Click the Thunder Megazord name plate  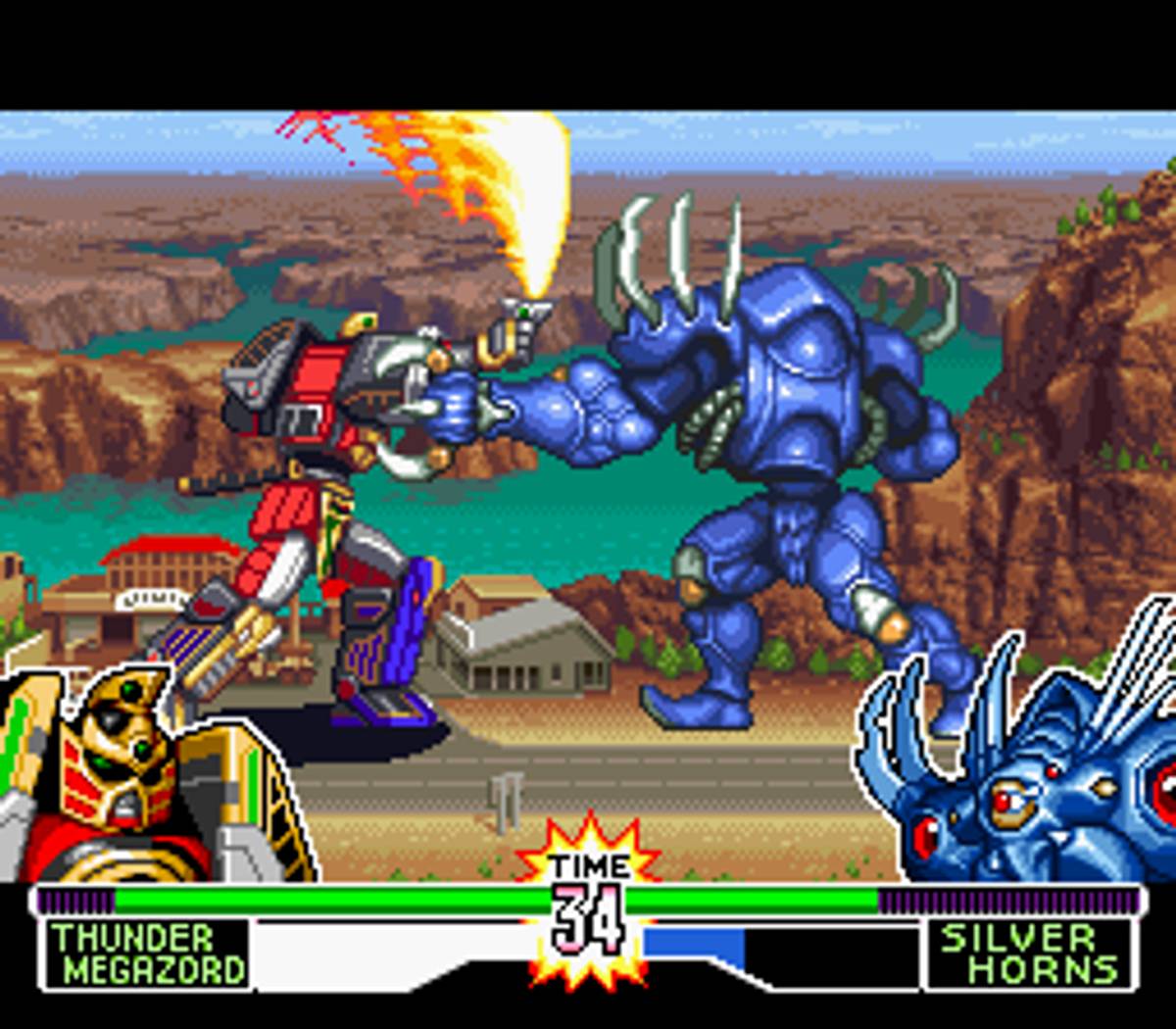[147, 954]
